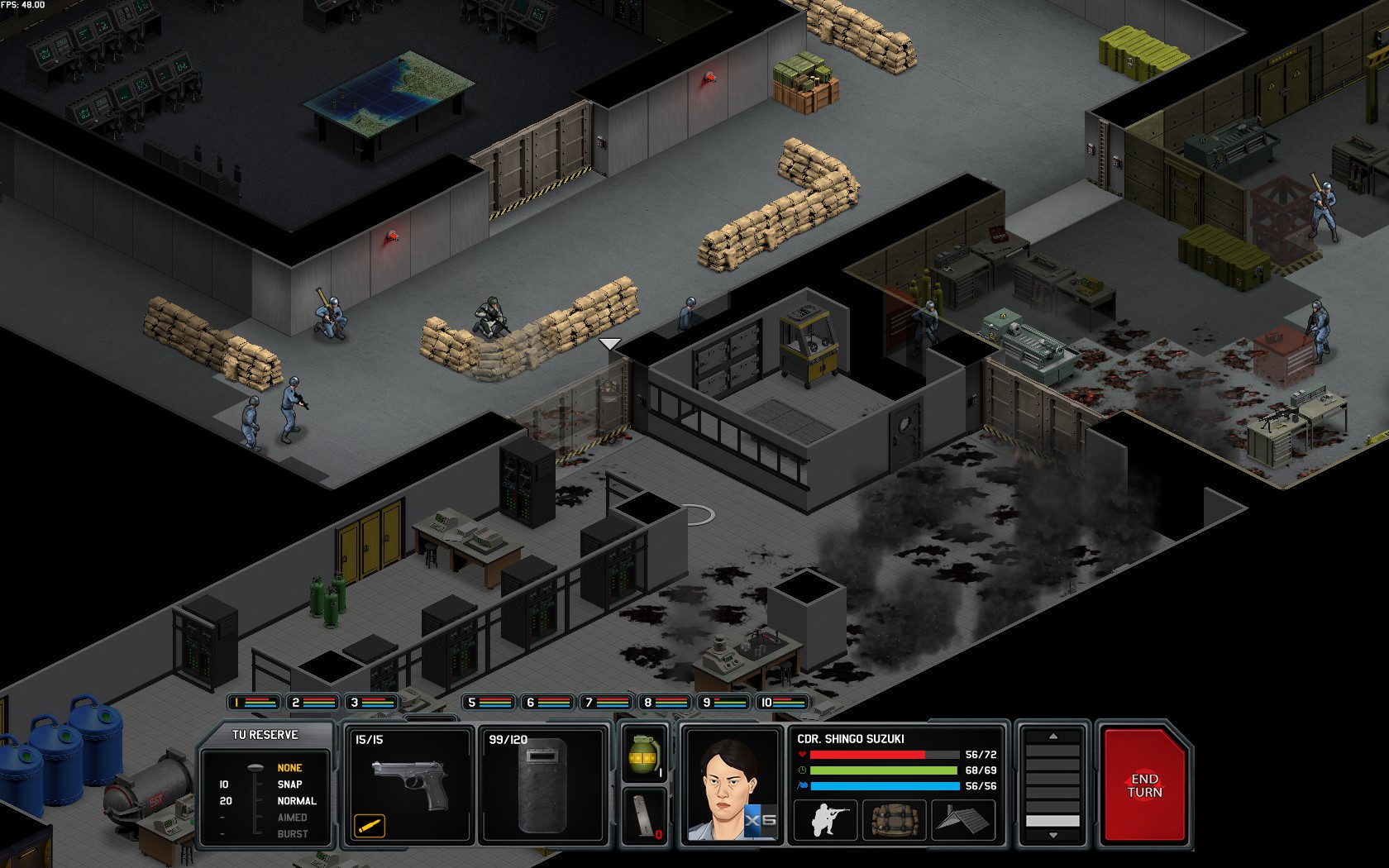The width and height of the screenshot is (1389, 868).
Task: End the current turn
Action: (1144, 785)
